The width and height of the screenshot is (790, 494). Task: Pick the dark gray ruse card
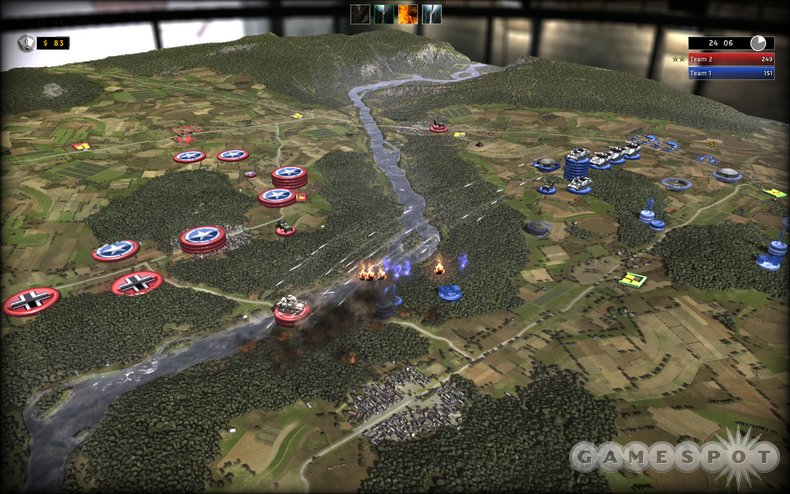click(x=360, y=13)
